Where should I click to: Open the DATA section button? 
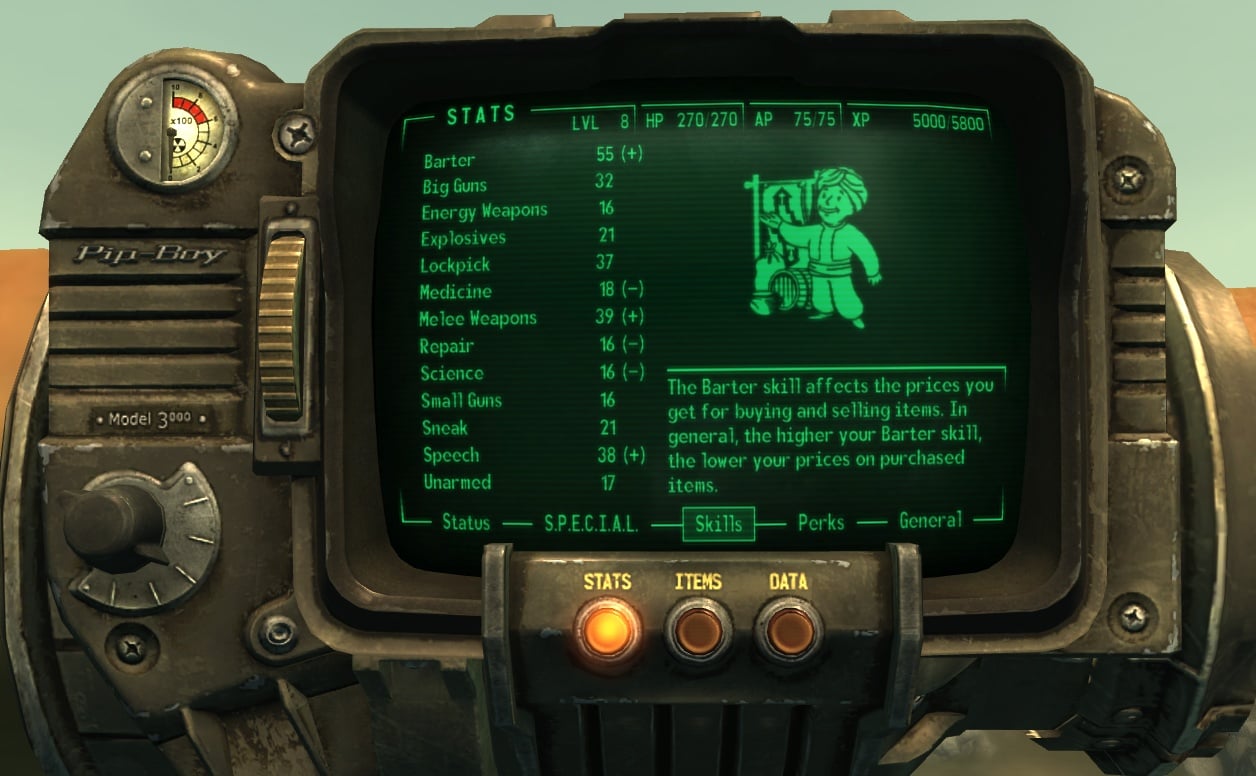coord(789,629)
